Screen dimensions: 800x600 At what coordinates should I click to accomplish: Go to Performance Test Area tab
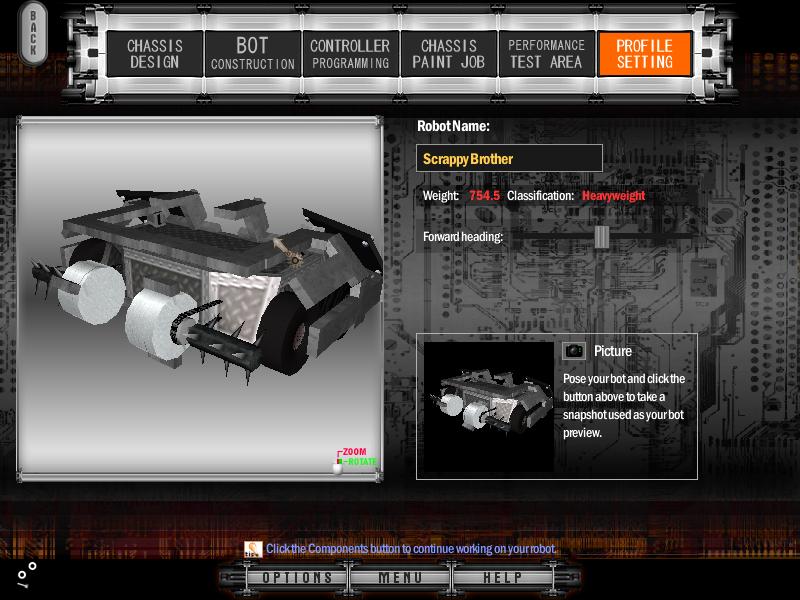[x=545, y=54]
